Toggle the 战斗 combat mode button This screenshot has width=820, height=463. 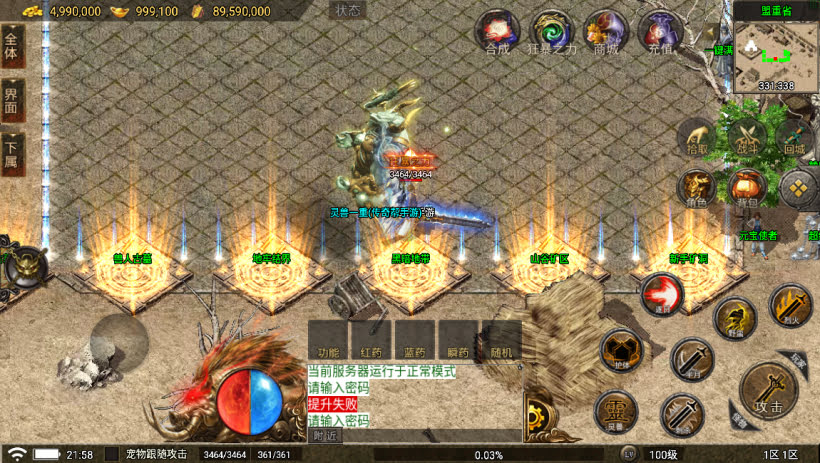point(747,136)
